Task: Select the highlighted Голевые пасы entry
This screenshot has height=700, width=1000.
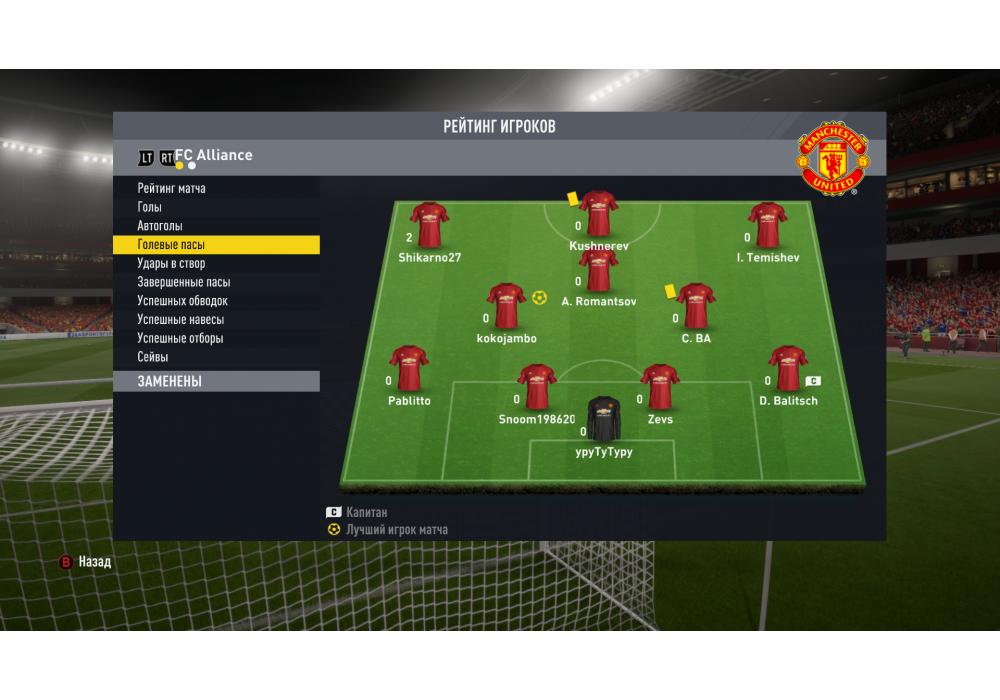Action: click(x=172, y=245)
